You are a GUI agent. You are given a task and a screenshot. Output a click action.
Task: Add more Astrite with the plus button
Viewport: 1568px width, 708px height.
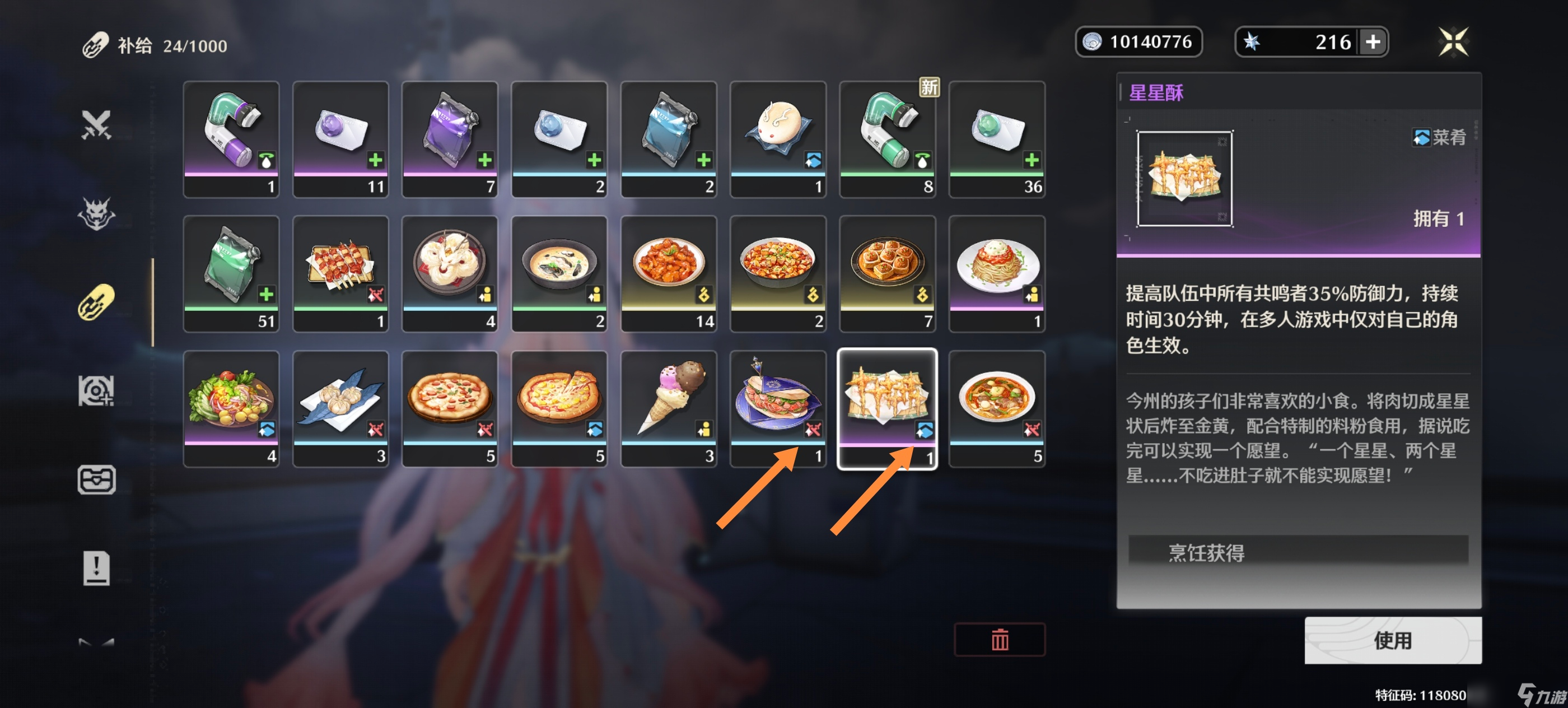click(1373, 42)
